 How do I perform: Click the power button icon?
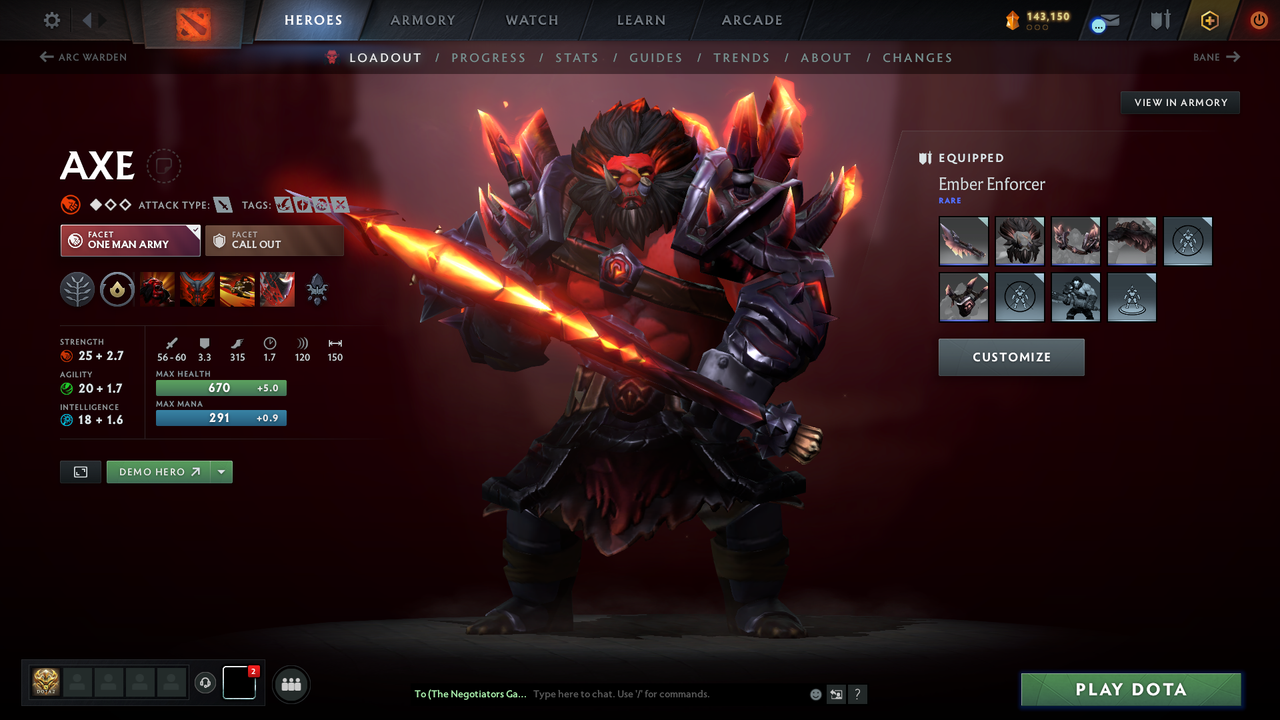[1258, 19]
